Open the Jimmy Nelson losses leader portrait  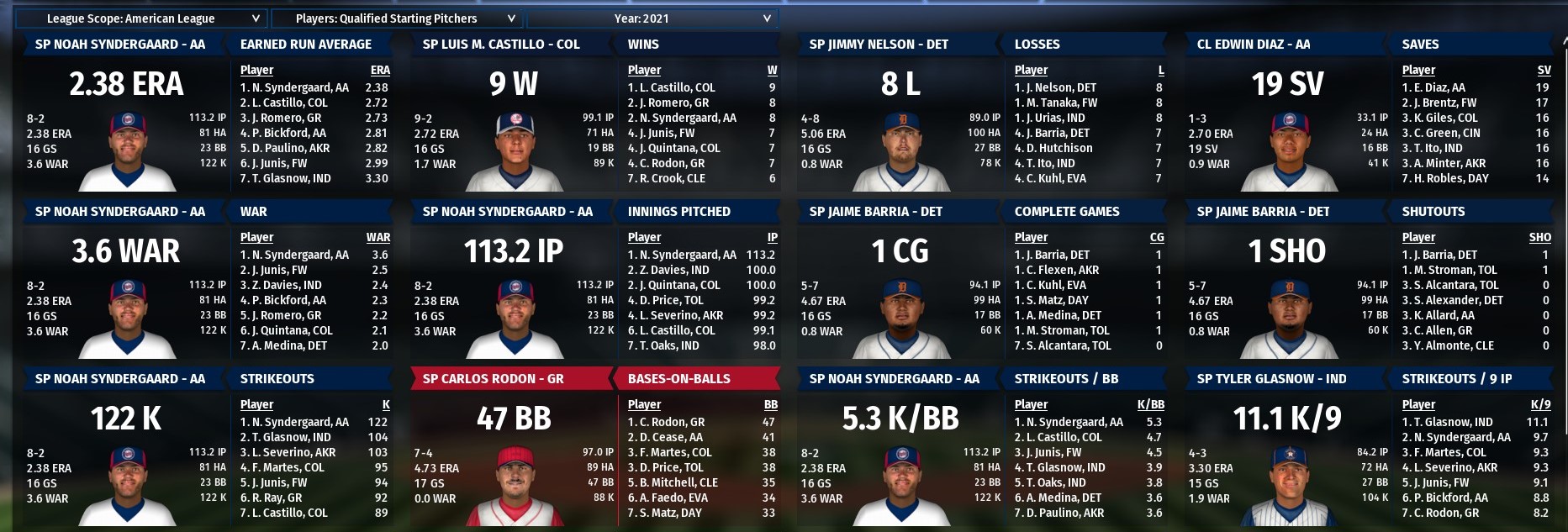tap(901, 151)
